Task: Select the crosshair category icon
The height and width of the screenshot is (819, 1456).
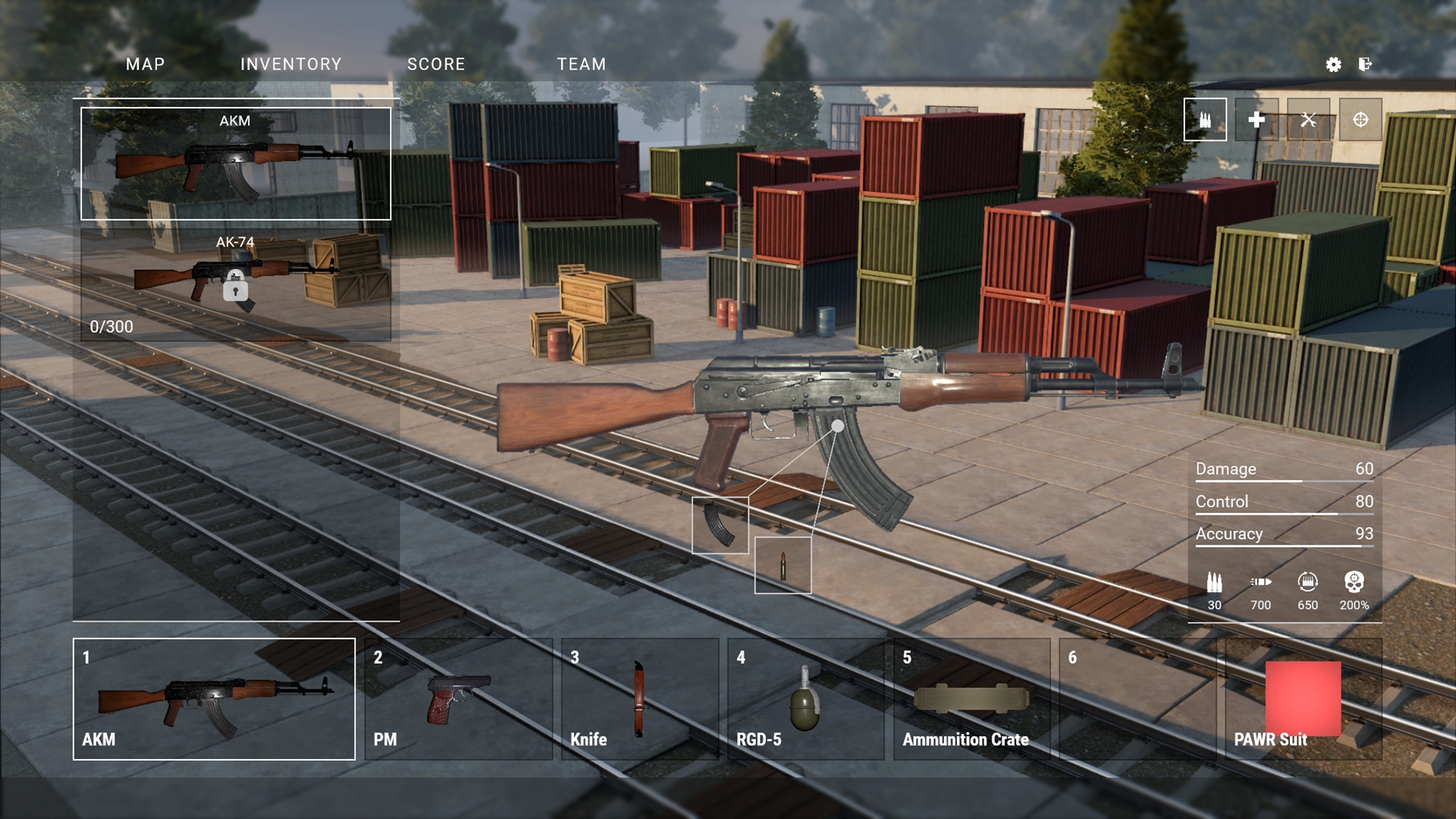Action: (1360, 120)
